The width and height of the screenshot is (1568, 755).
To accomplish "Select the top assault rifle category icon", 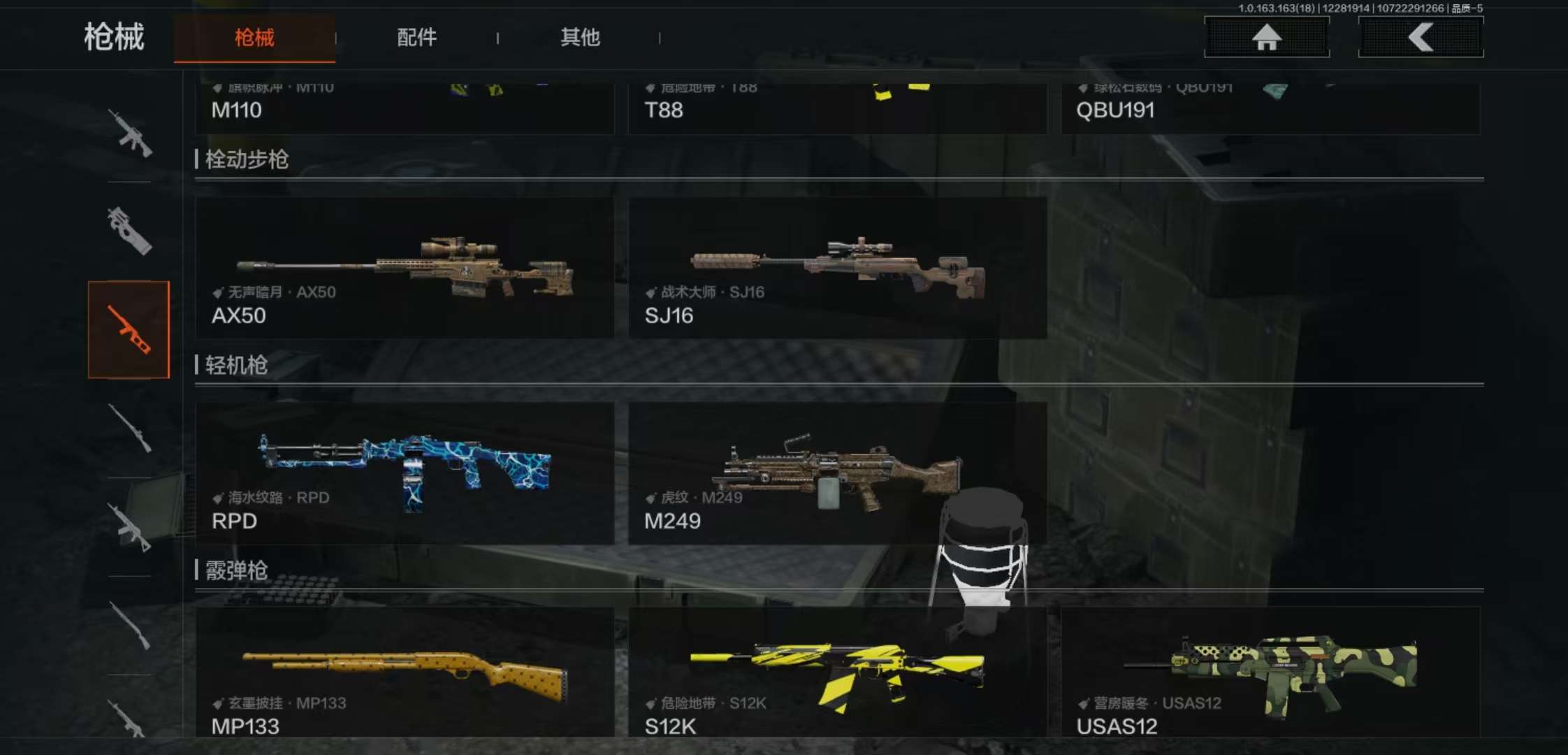I will click(129, 133).
